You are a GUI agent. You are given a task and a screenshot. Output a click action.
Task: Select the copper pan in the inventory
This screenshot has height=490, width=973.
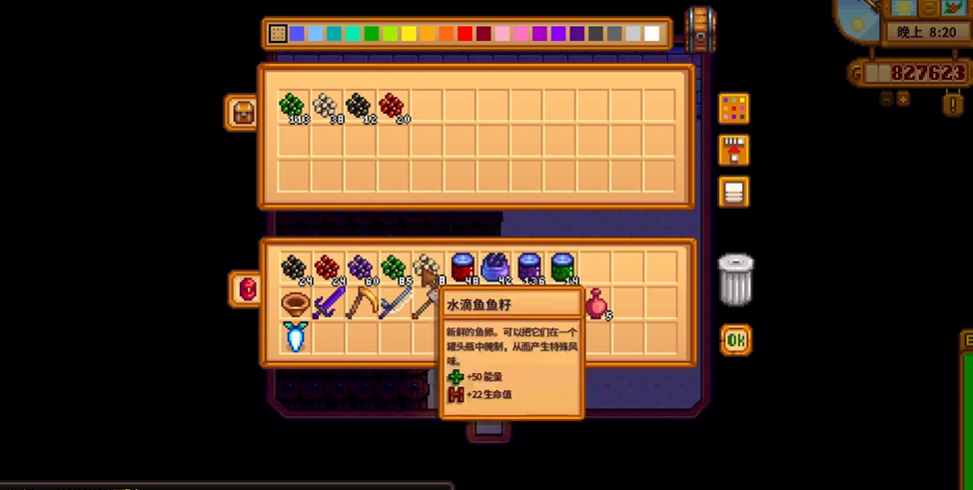(294, 303)
